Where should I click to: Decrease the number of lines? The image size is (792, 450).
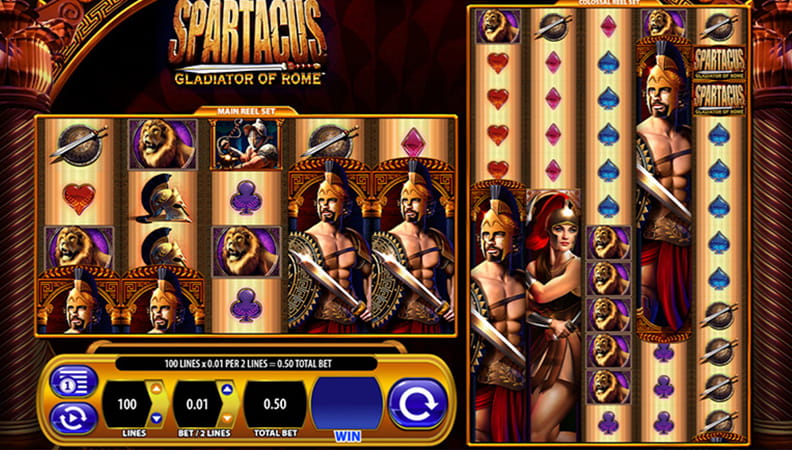[x=155, y=418]
